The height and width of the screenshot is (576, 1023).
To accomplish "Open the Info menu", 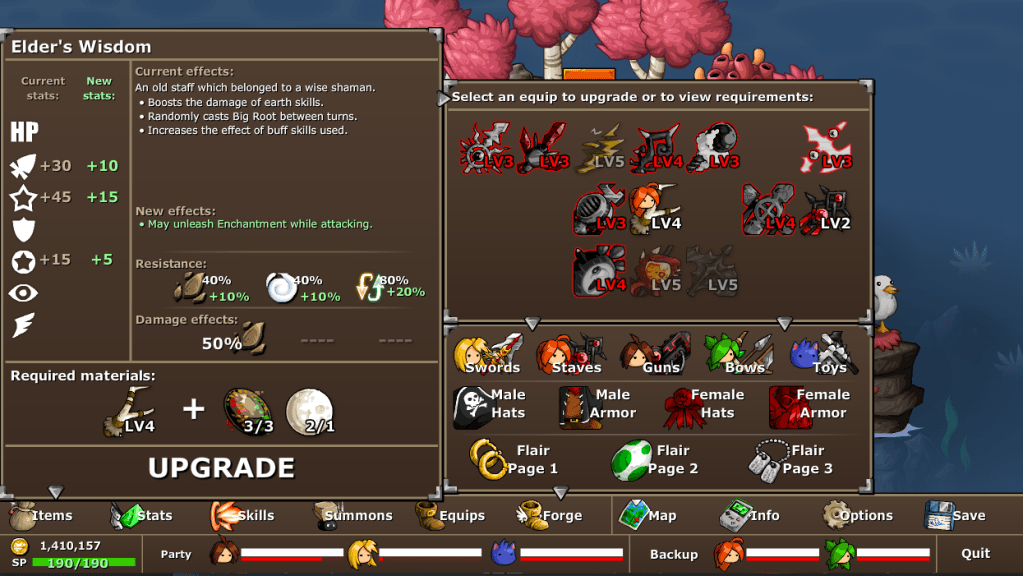I will point(751,515).
